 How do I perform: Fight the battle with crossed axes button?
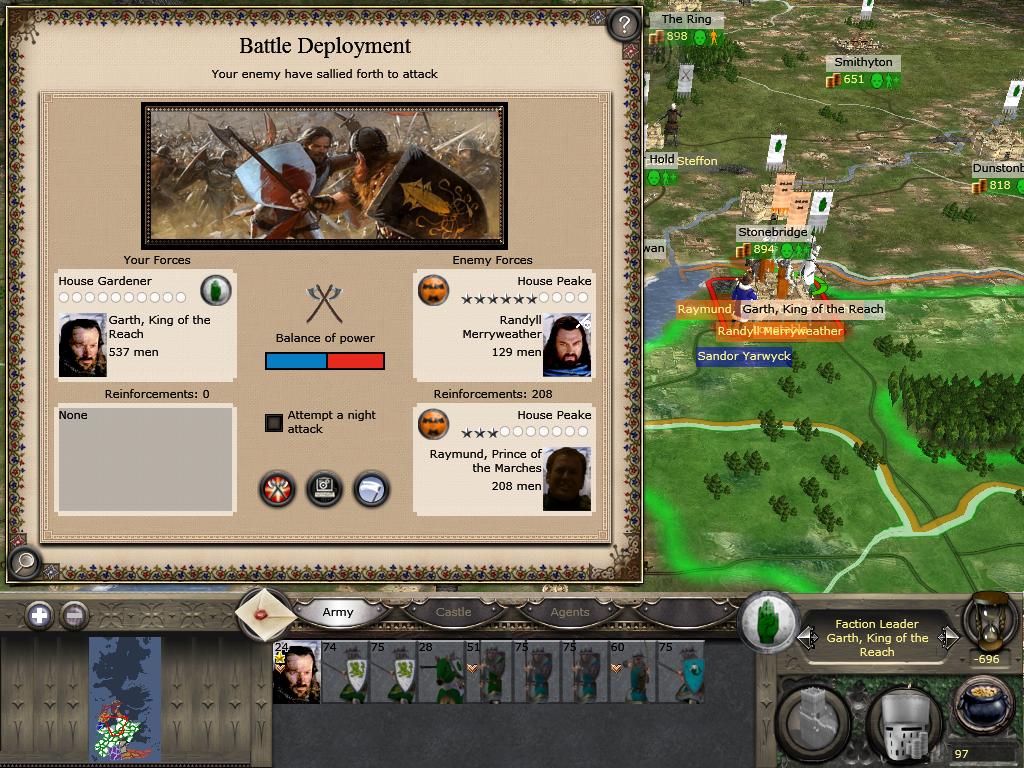click(278, 489)
